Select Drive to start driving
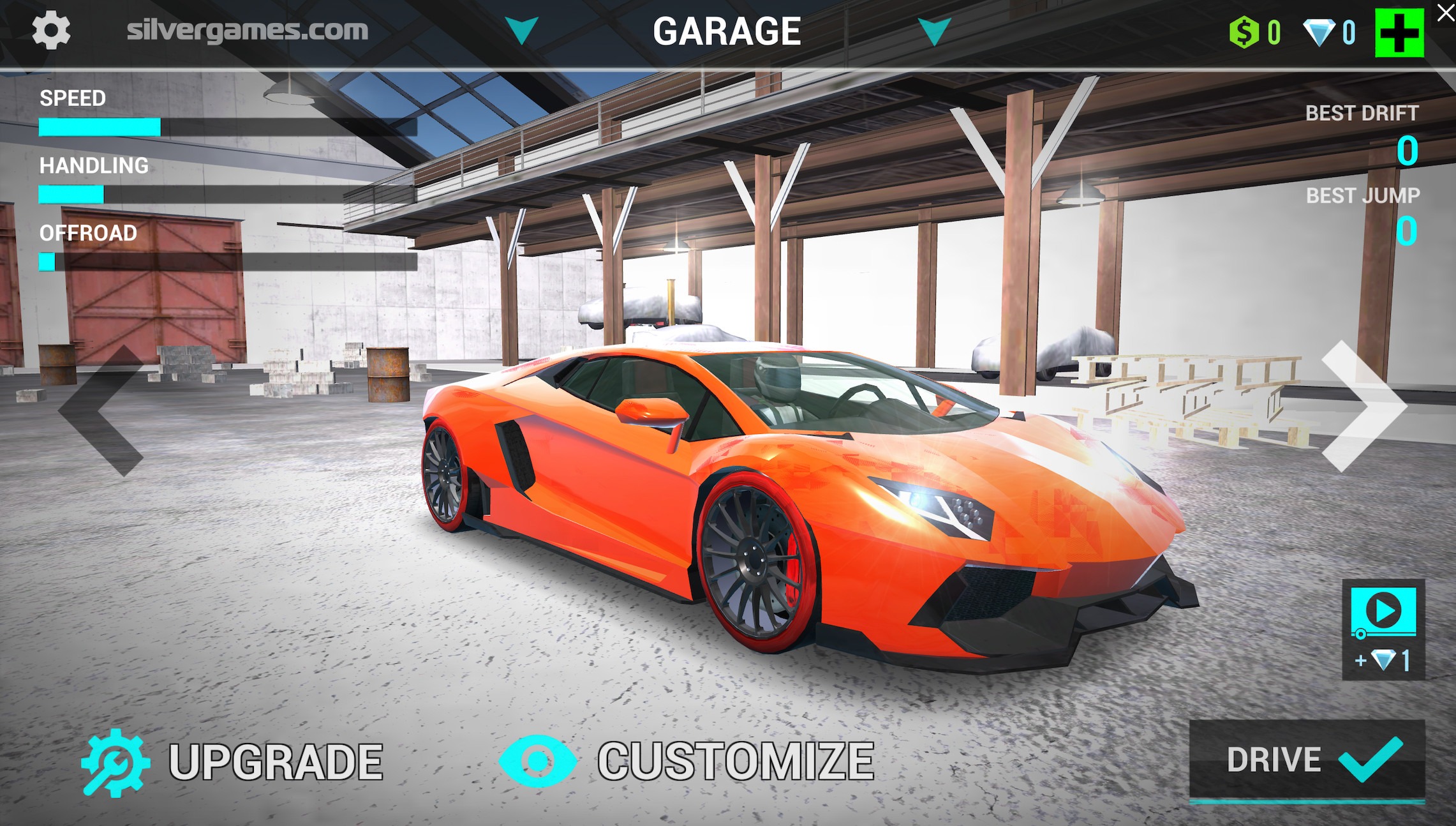This screenshot has height=826, width=1456. click(1307, 760)
